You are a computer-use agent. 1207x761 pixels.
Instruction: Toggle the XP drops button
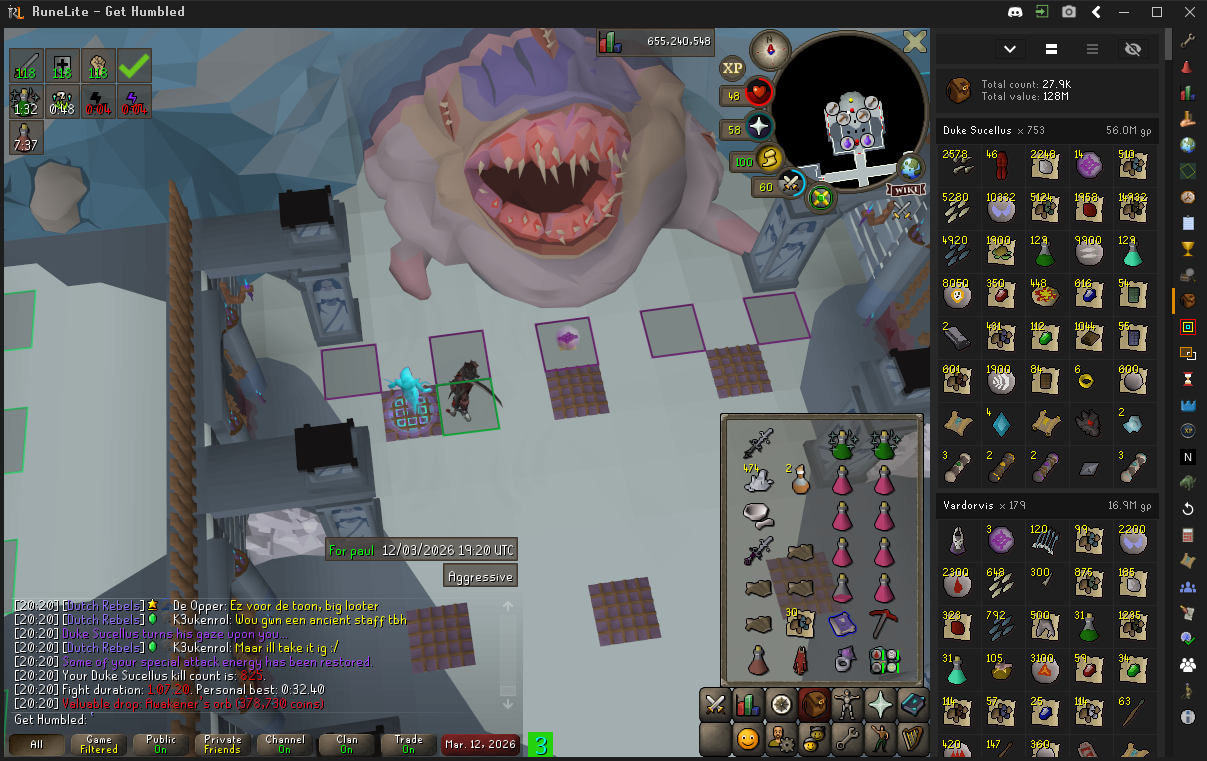tap(732, 68)
